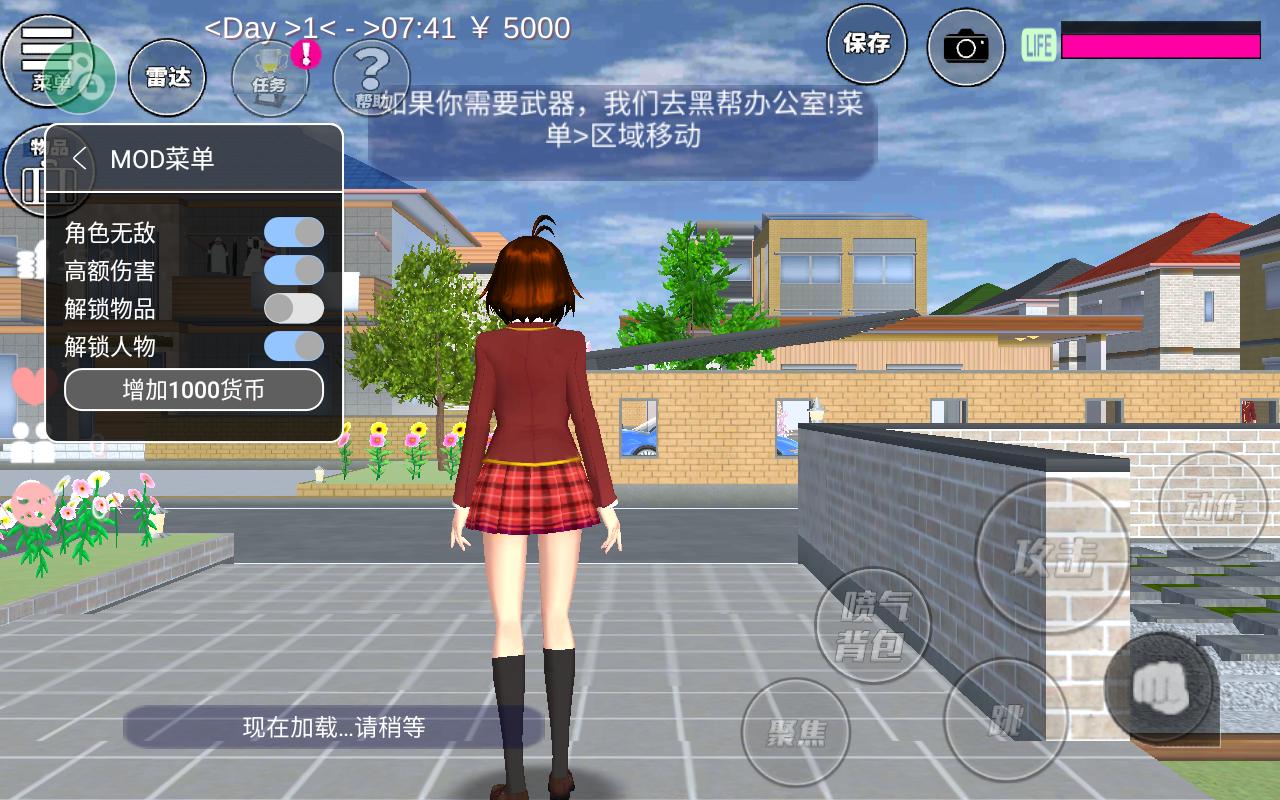The height and width of the screenshot is (800, 1280).
Task: Tap the 动作 action button
Action: (1211, 505)
